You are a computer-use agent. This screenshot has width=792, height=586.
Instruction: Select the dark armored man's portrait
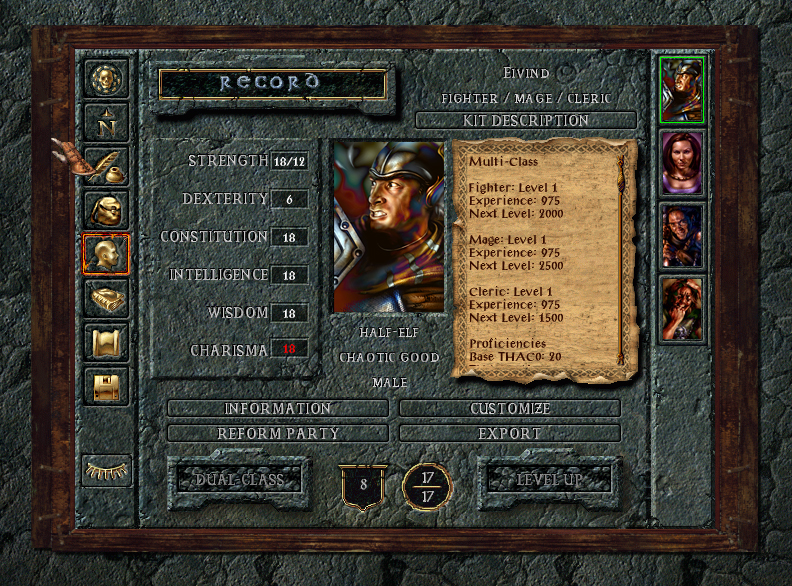click(682, 236)
